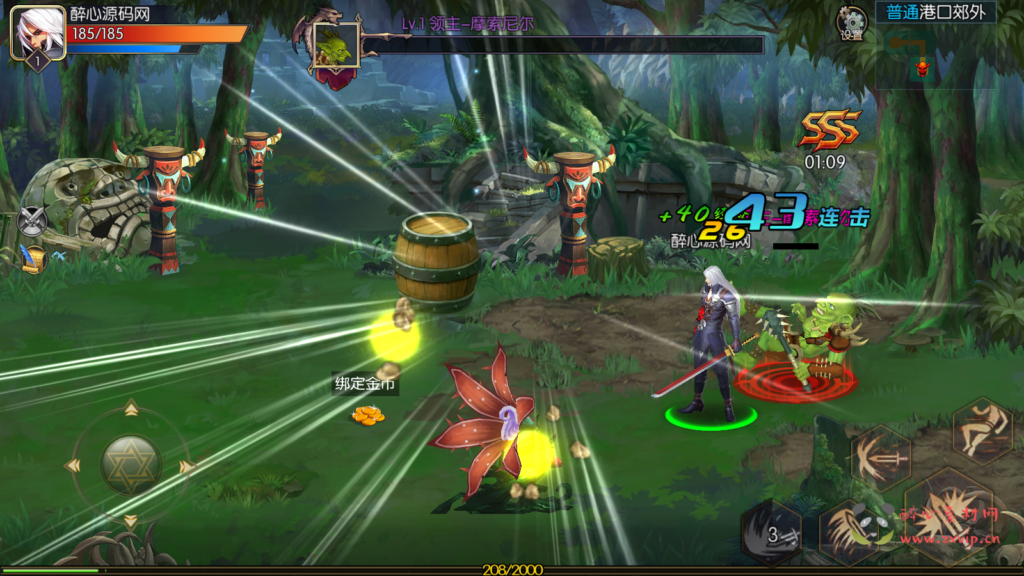This screenshot has width=1024, height=576.
Task: Click the boss goblin portrait icon
Action: (336, 45)
